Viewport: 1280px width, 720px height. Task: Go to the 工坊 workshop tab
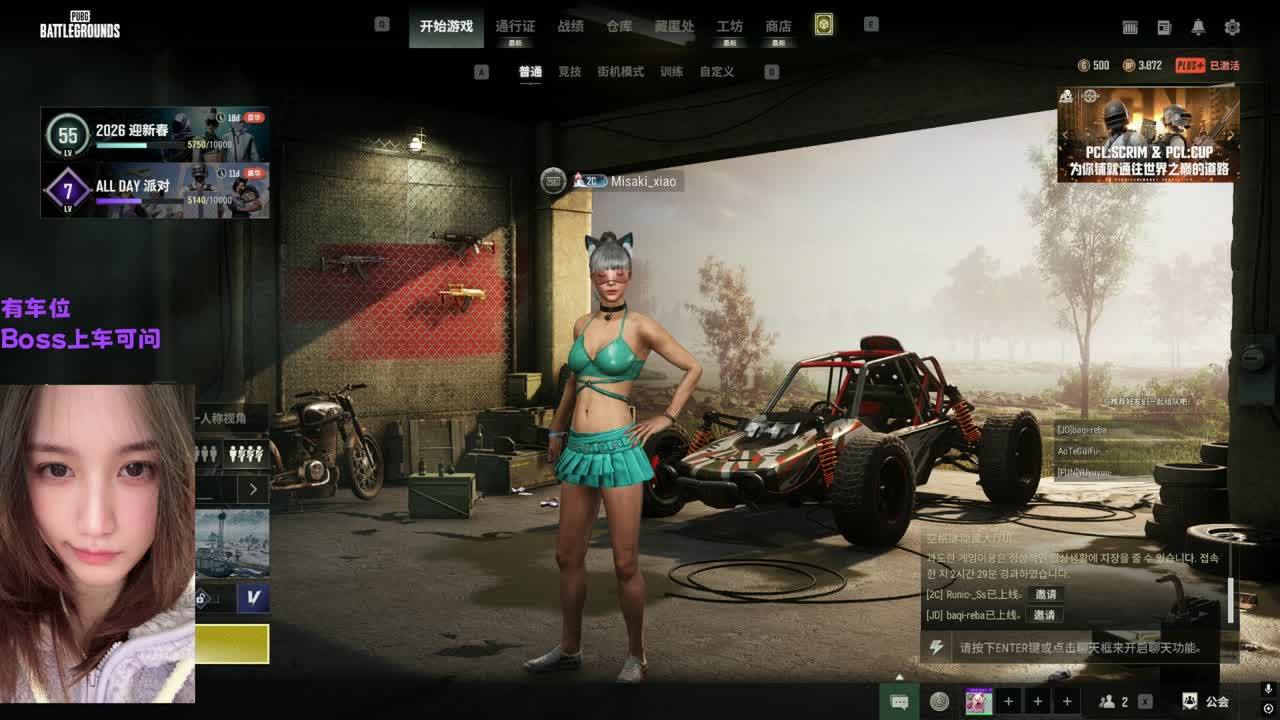click(x=730, y=26)
